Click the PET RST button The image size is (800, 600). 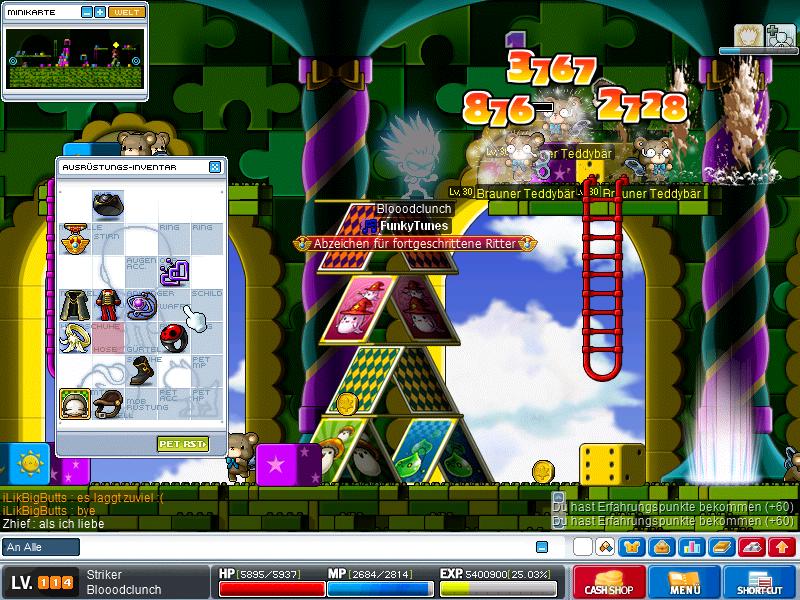tap(182, 443)
